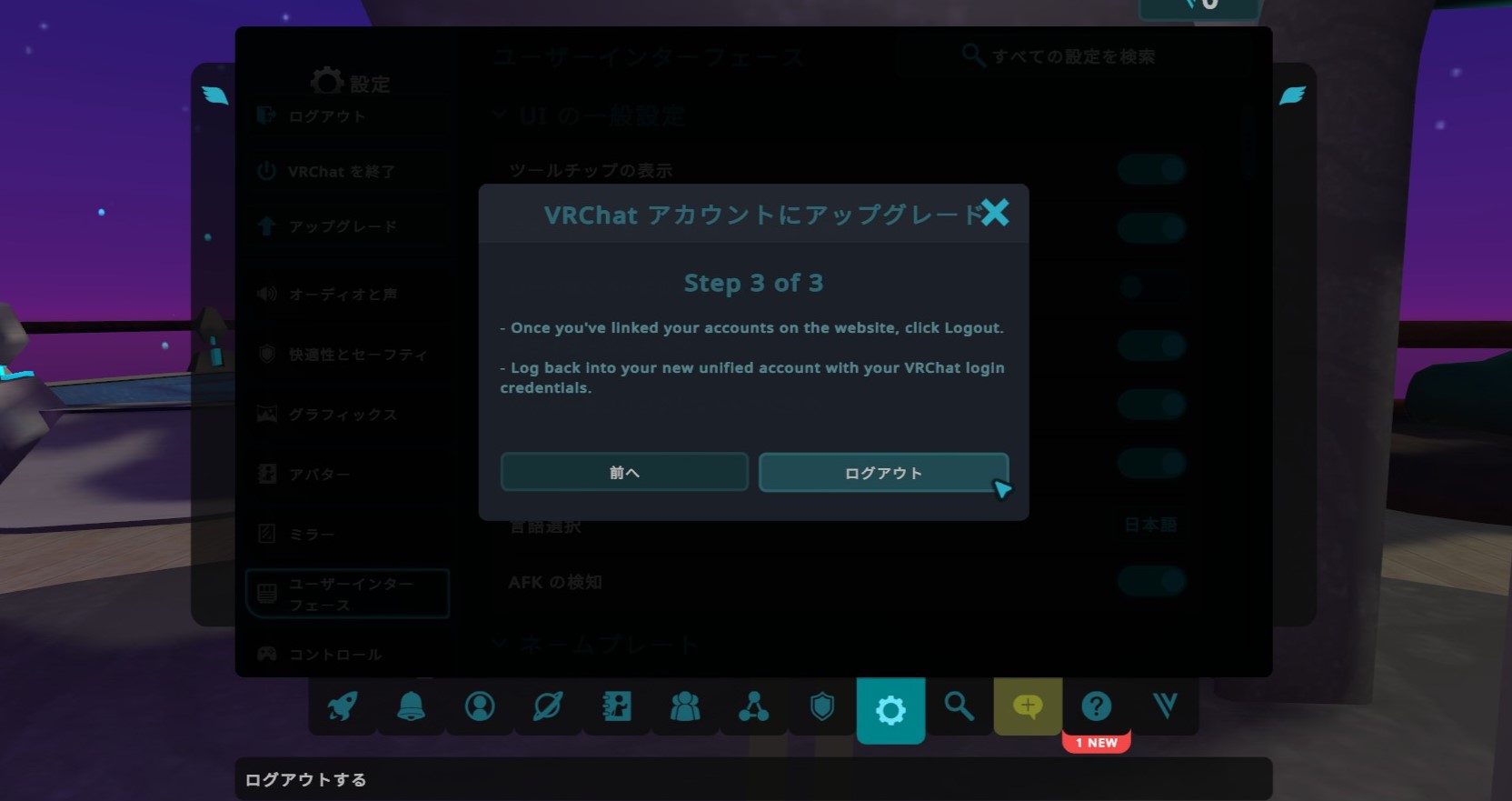Open the social friends icon

685,707
